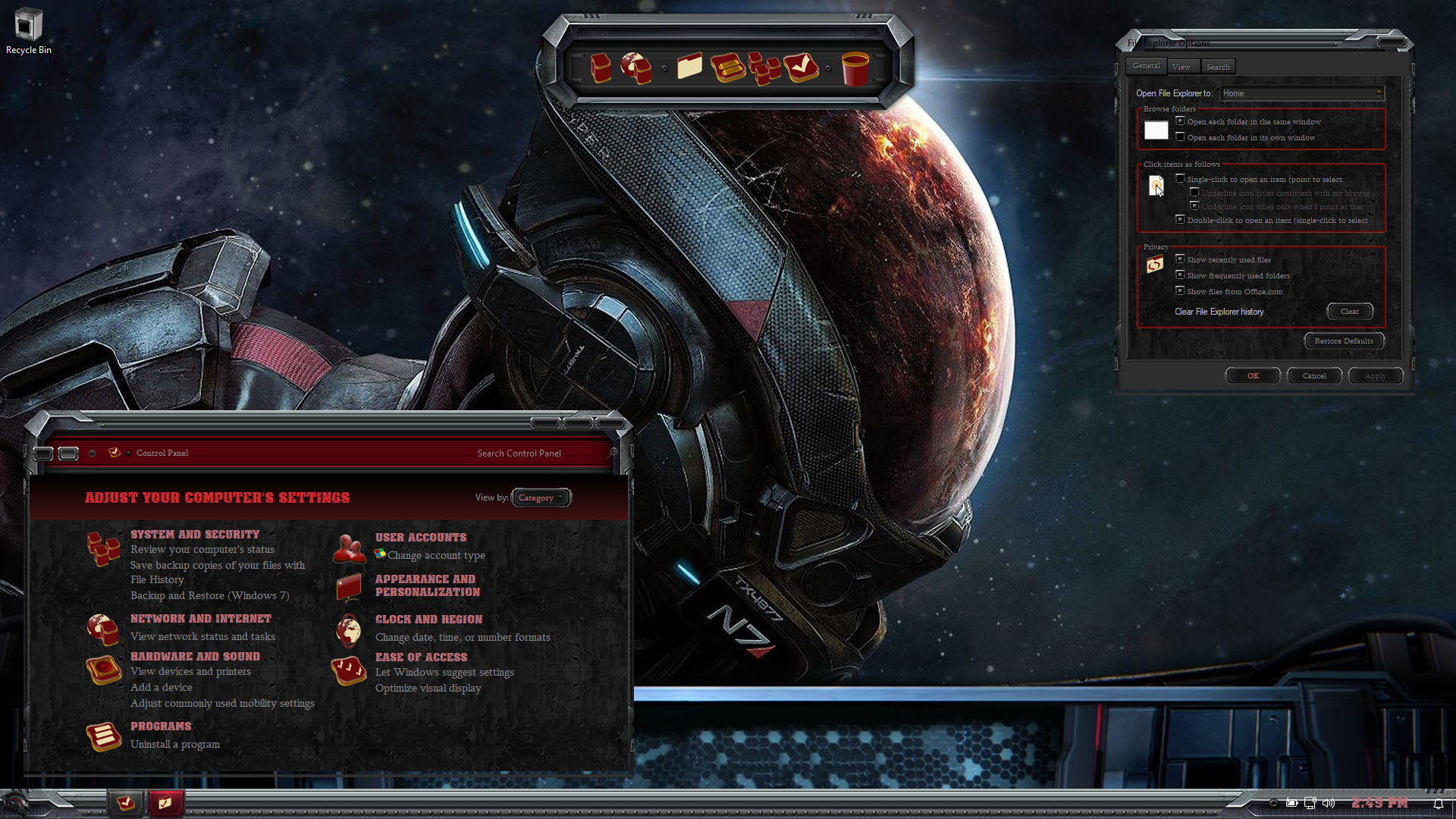The height and width of the screenshot is (819, 1456).
Task: Toggle 'Show frequently used folders' checkbox
Action: [1180, 275]
